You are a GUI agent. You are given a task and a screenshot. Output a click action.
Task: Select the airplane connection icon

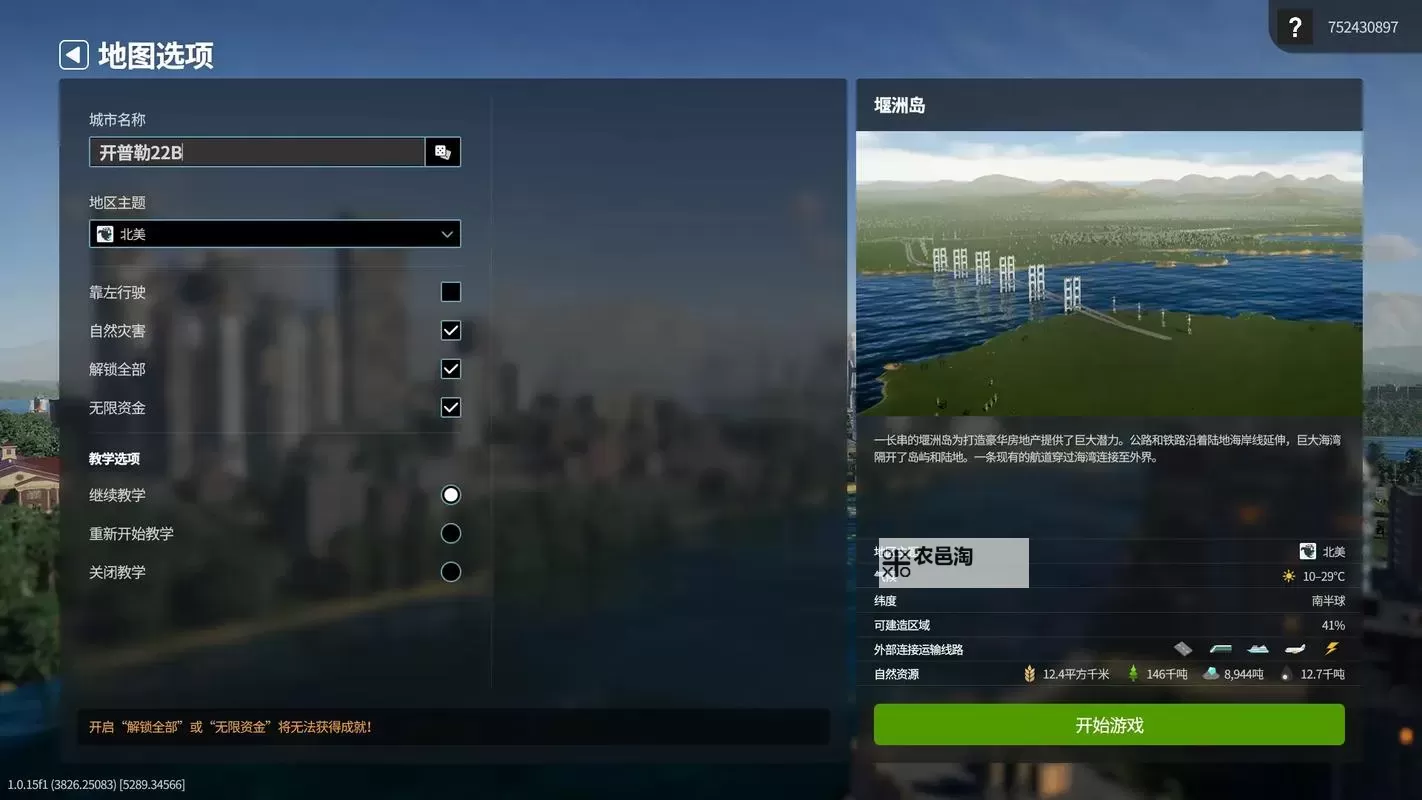click(1294, 648)
